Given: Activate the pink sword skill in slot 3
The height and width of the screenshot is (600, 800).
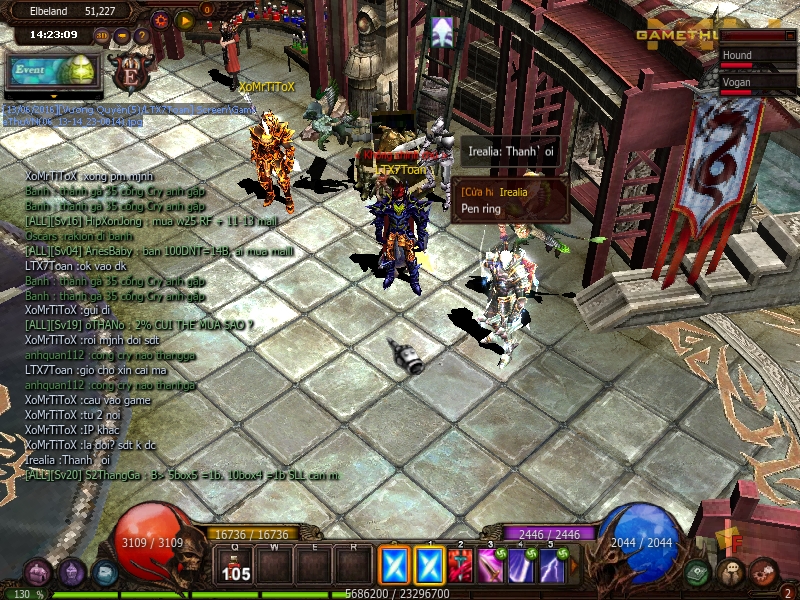Looking at the screenshot, I should 491,566.
